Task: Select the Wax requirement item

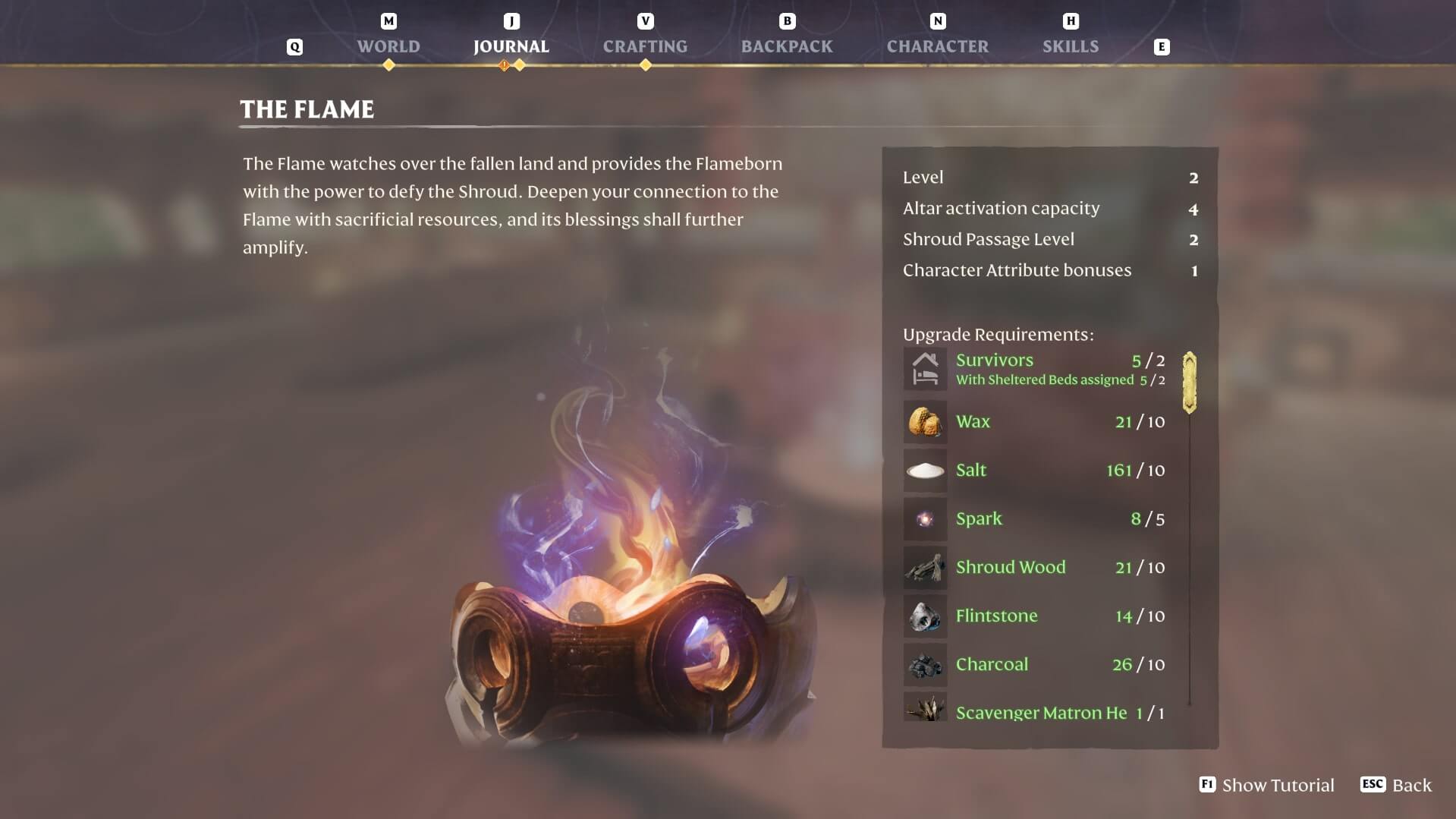Action: pyautogui.click(x=1035, y=422)
